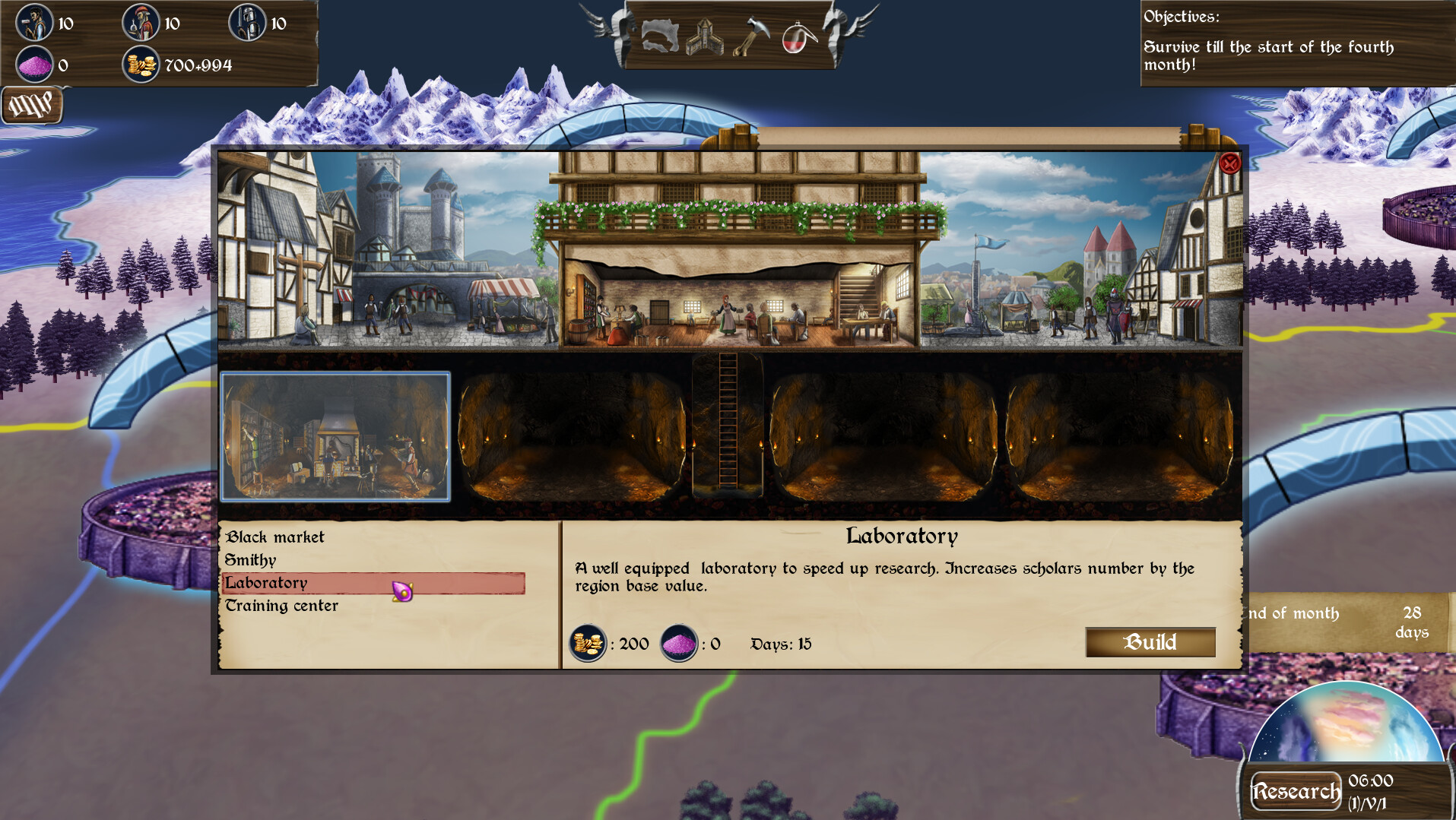Viewport: 1456px width, 820px height.
Task: Select Black market from the building list
Action: tap(274, 537)
